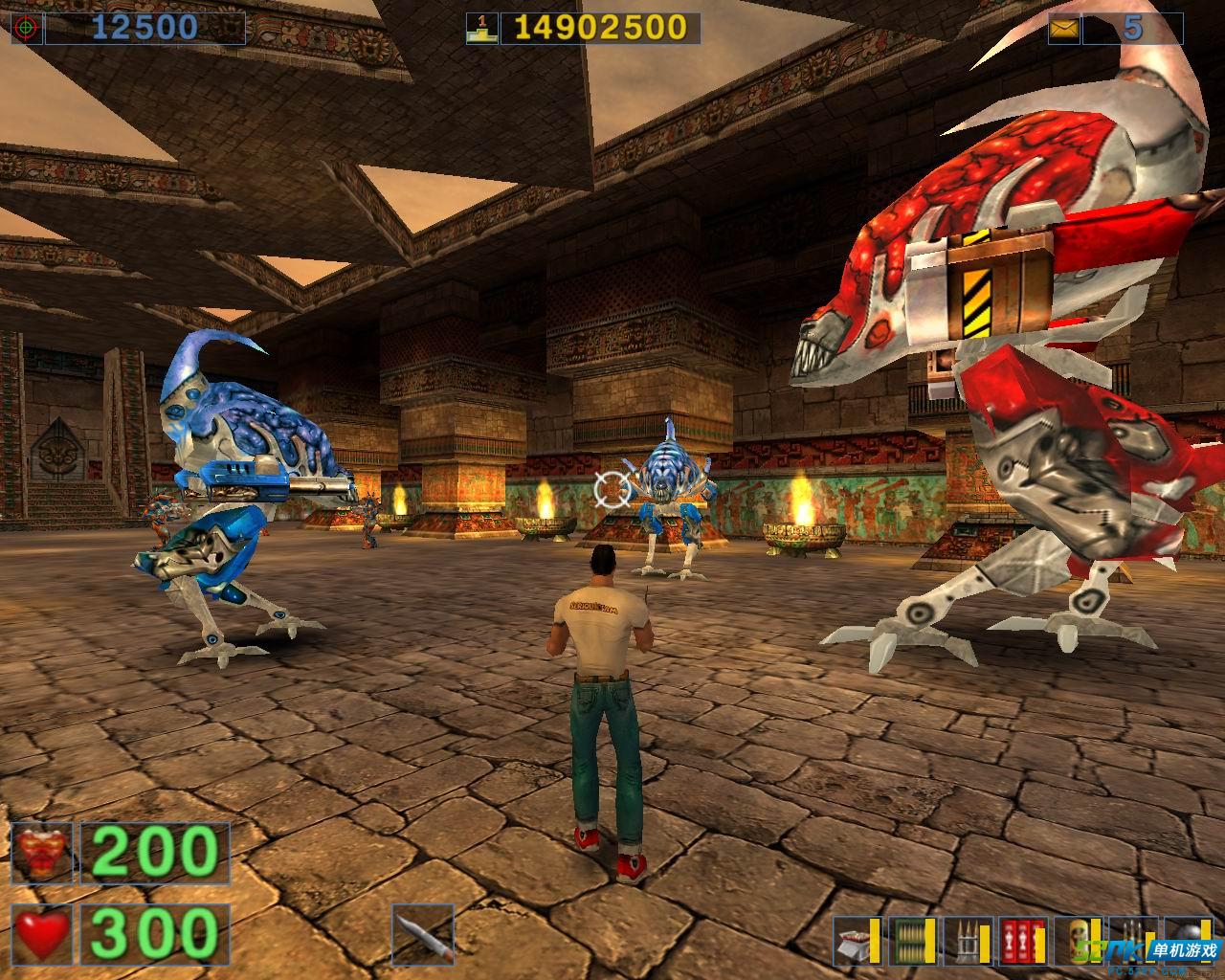
Task: Click the red heart health icon
Action: (42, 934)
